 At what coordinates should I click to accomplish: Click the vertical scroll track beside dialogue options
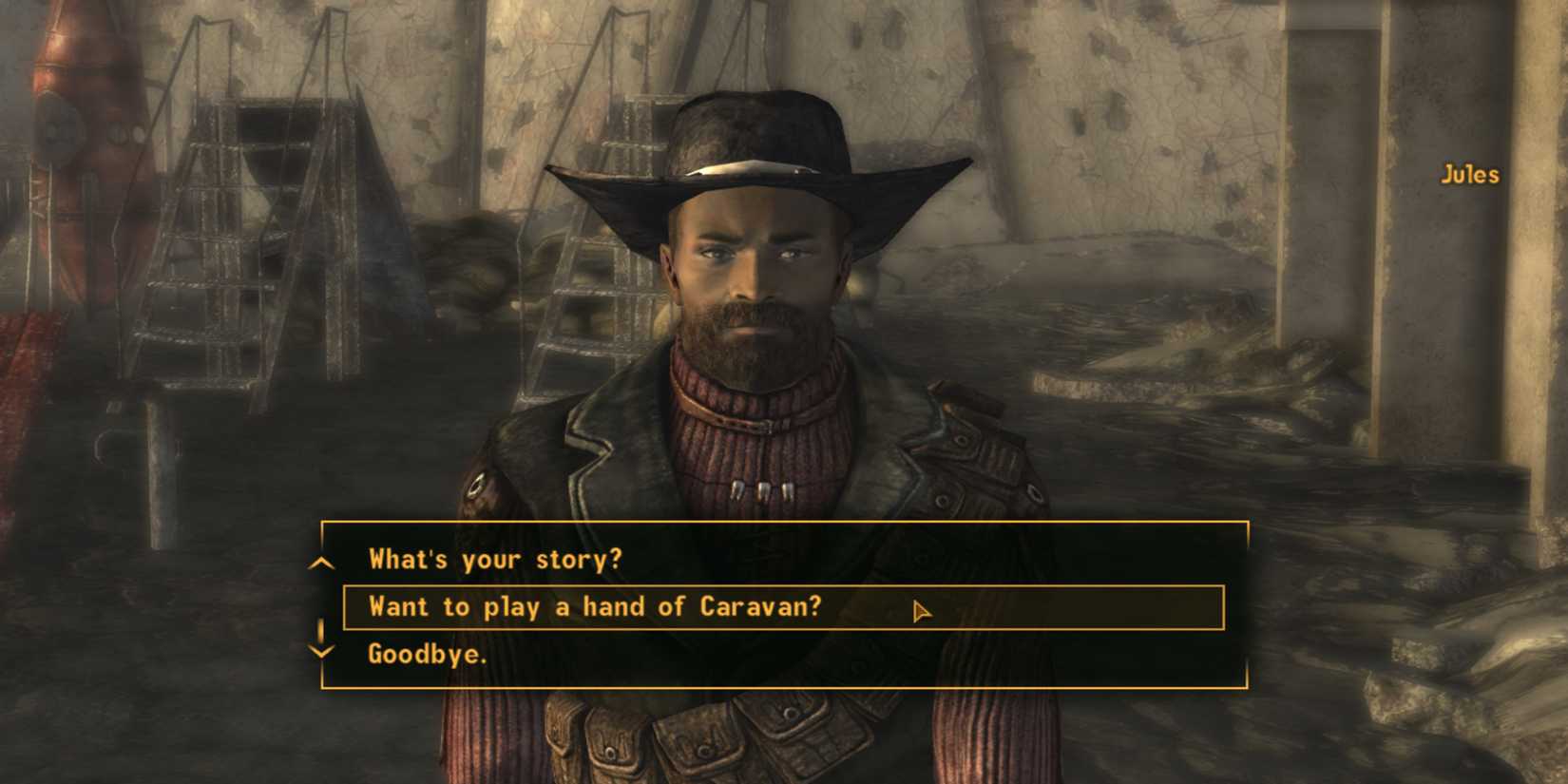pos(320,608)
